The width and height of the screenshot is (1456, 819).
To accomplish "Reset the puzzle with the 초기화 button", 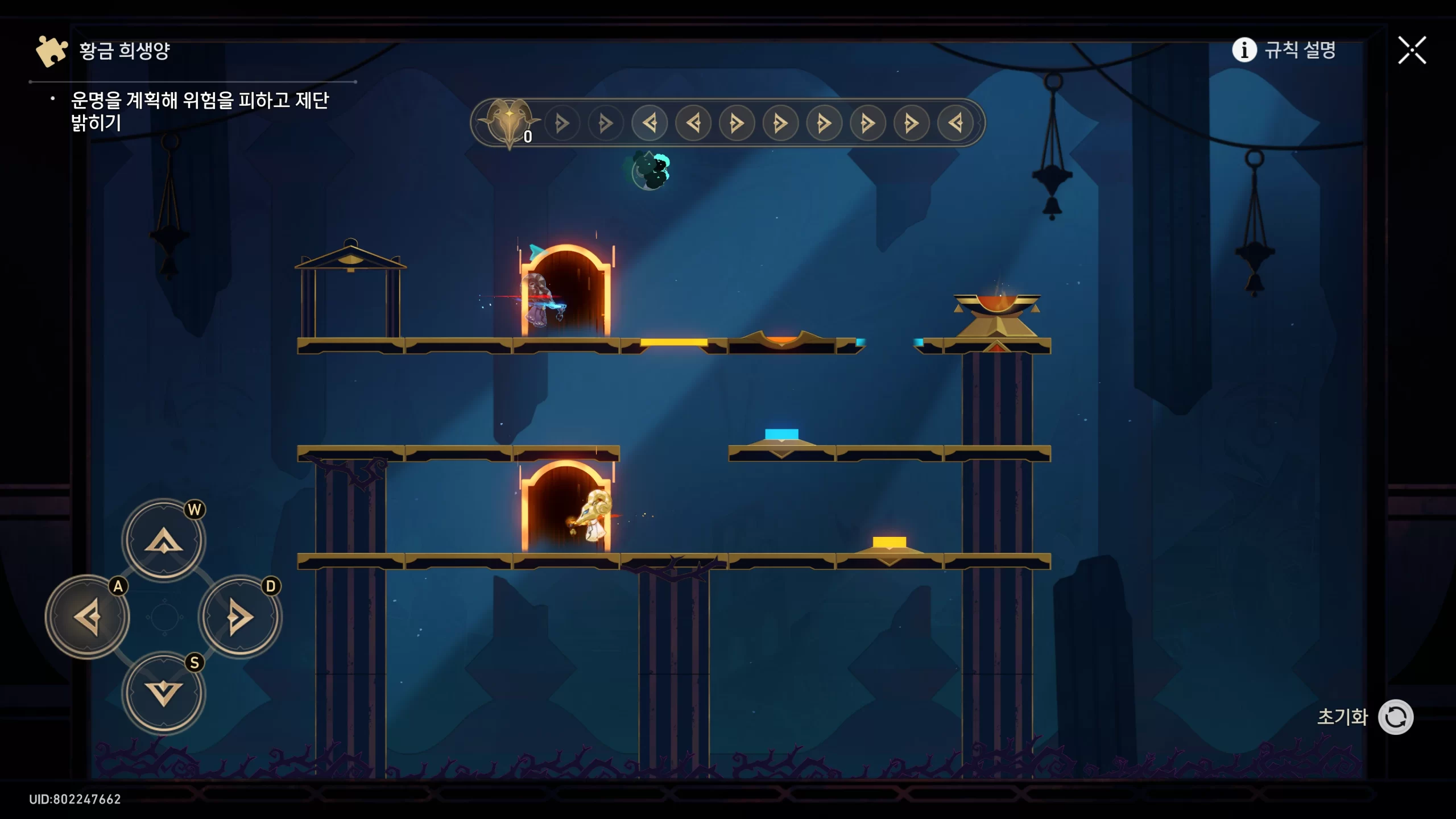I will pos(1395,717).
